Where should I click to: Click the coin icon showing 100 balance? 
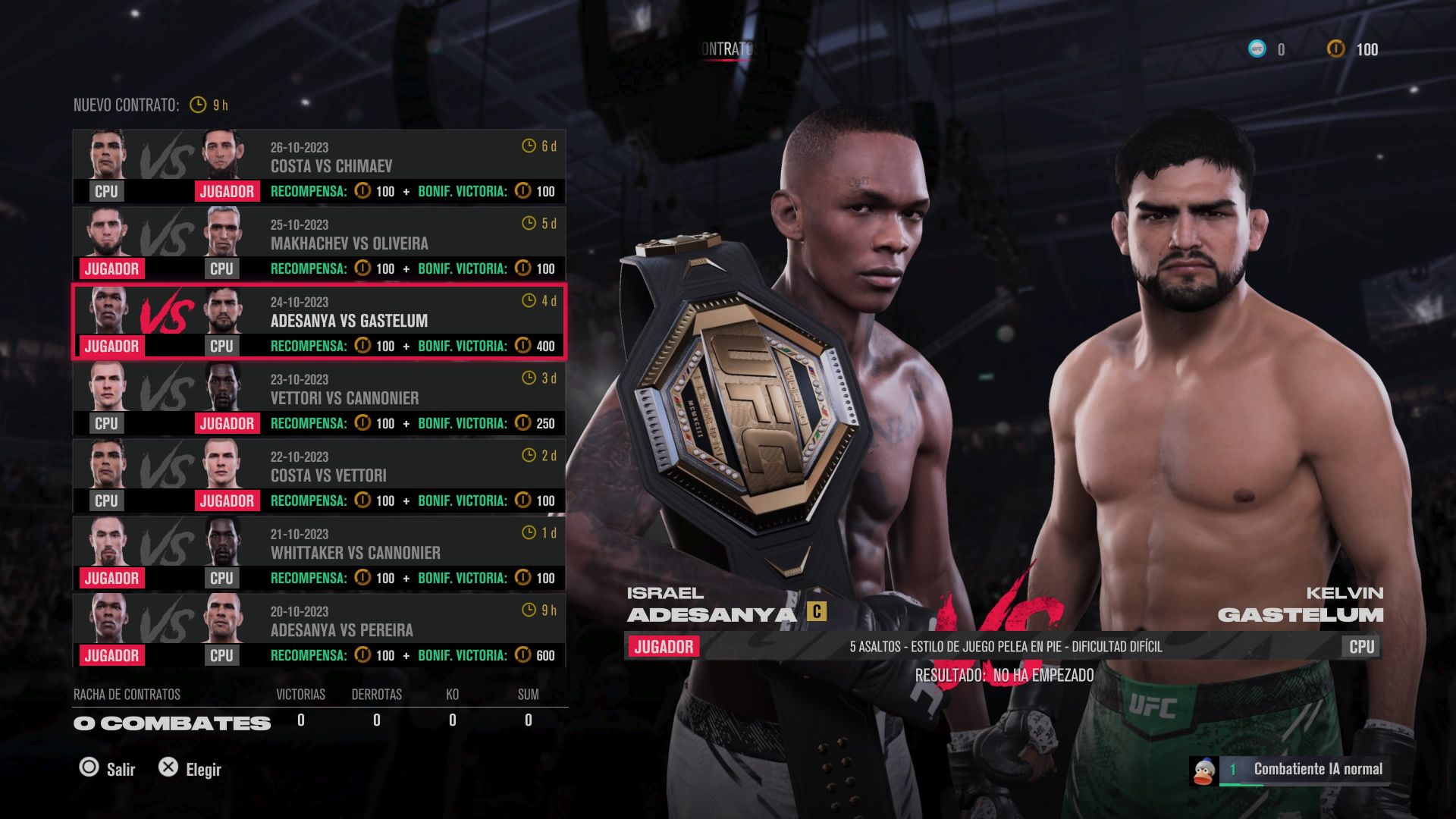pos(1335,49)
